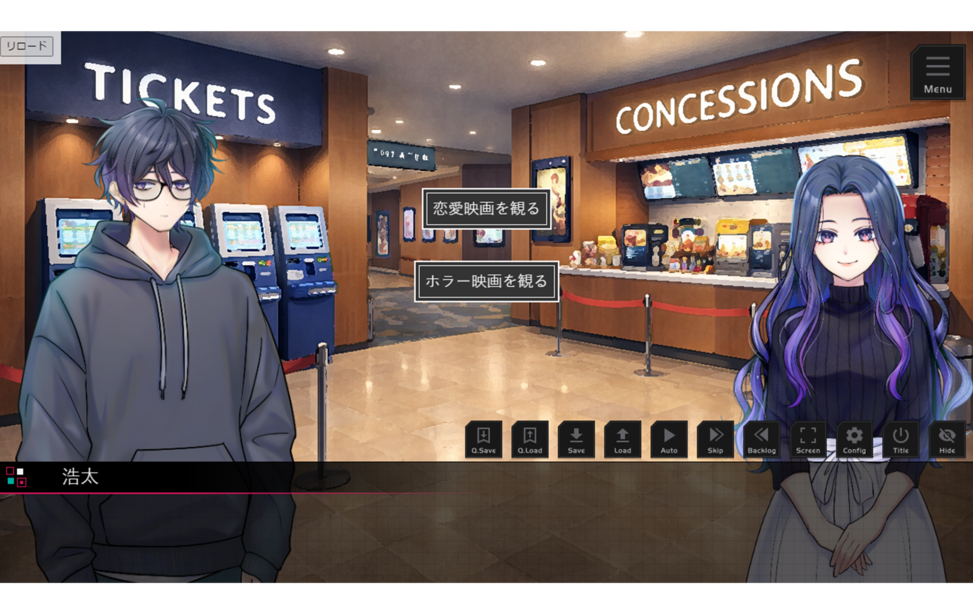The width and height of the screenshot is (973, 615).
Task: Quick save with the Q.Save button
Action: pyautogui.click(x=484, y=440)
